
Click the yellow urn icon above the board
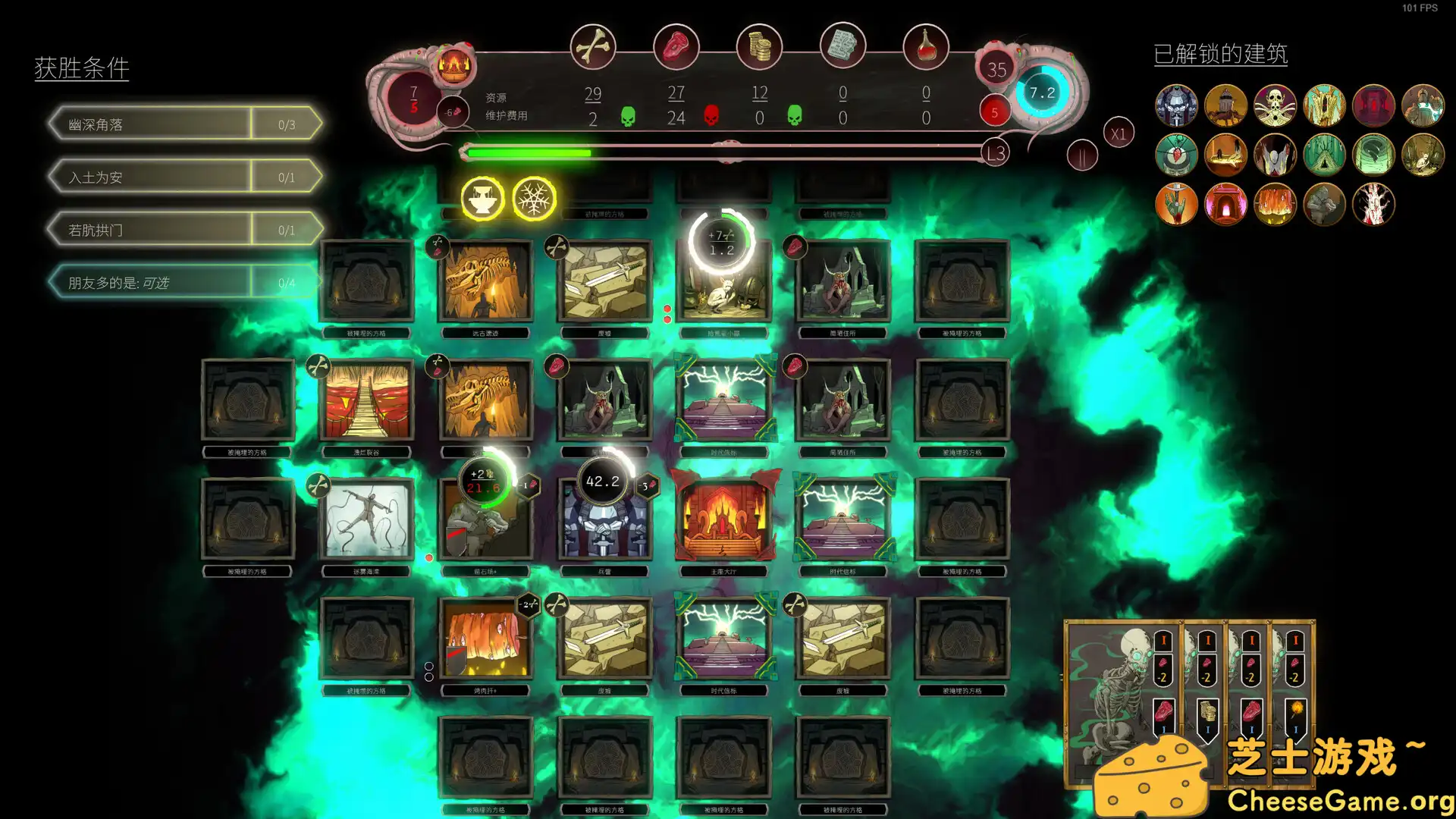click(483, 199)
